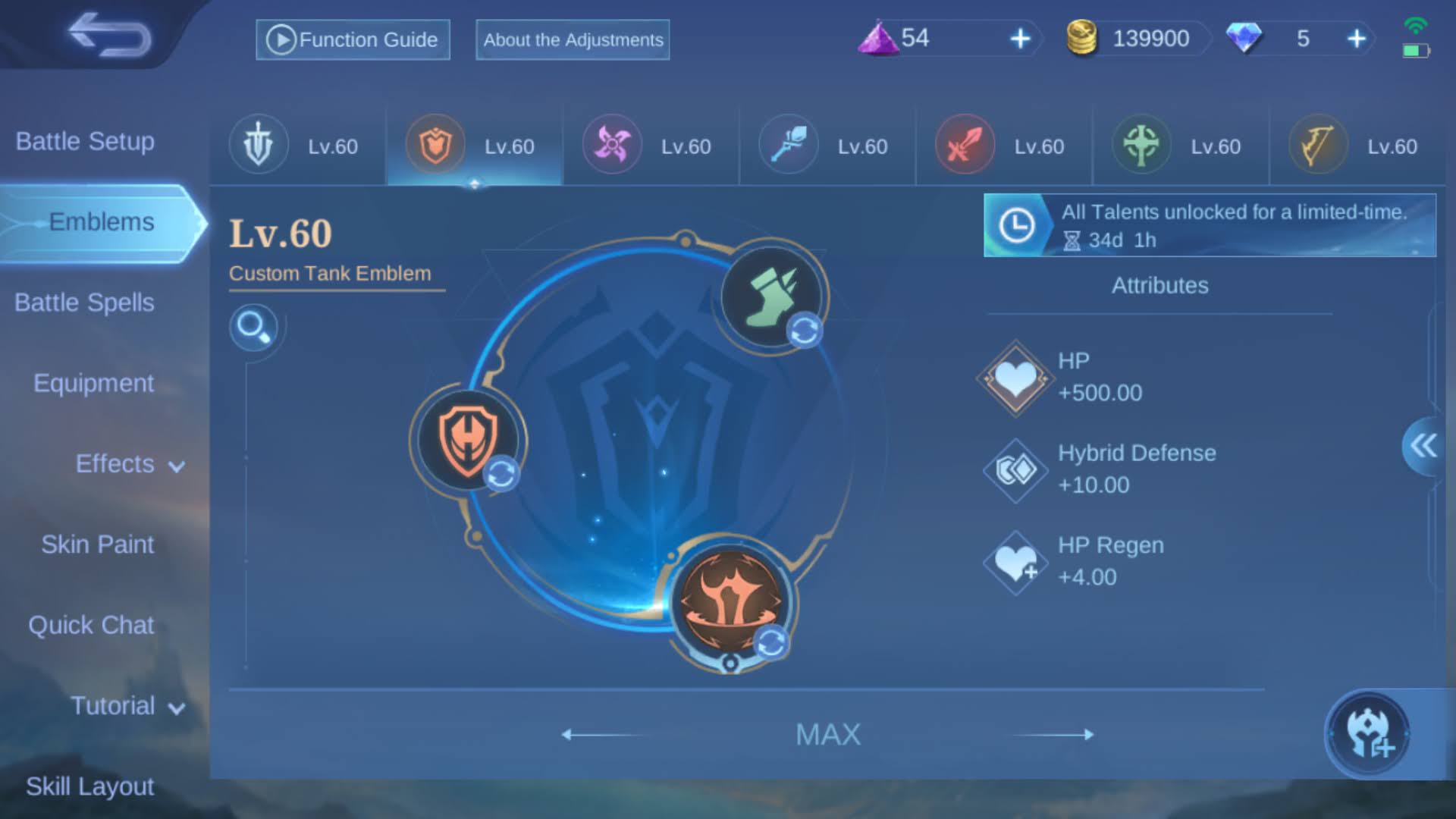Click the plus to add diamonds

tap(1357, 38)
